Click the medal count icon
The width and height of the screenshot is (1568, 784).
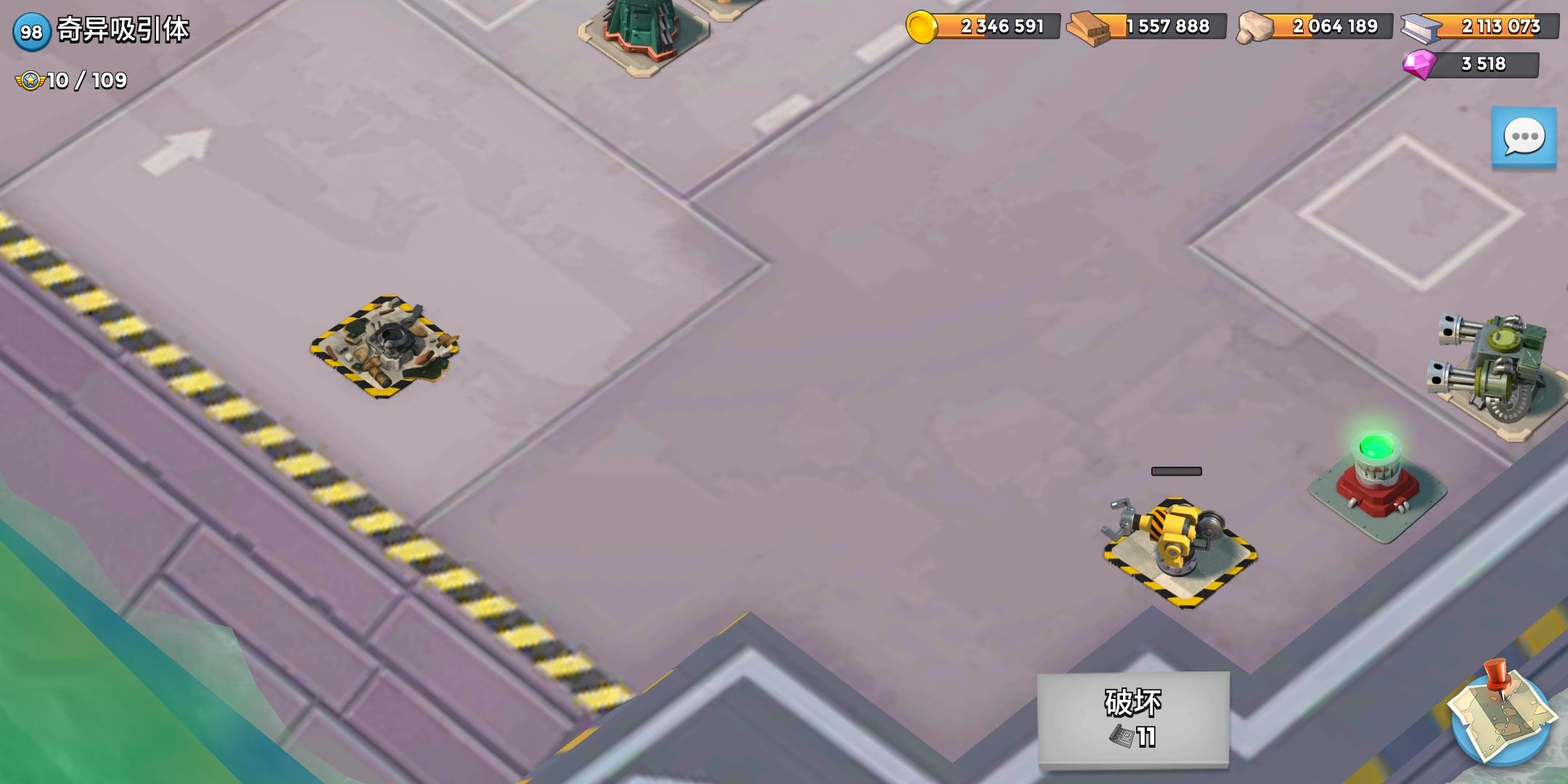point(29,80)
